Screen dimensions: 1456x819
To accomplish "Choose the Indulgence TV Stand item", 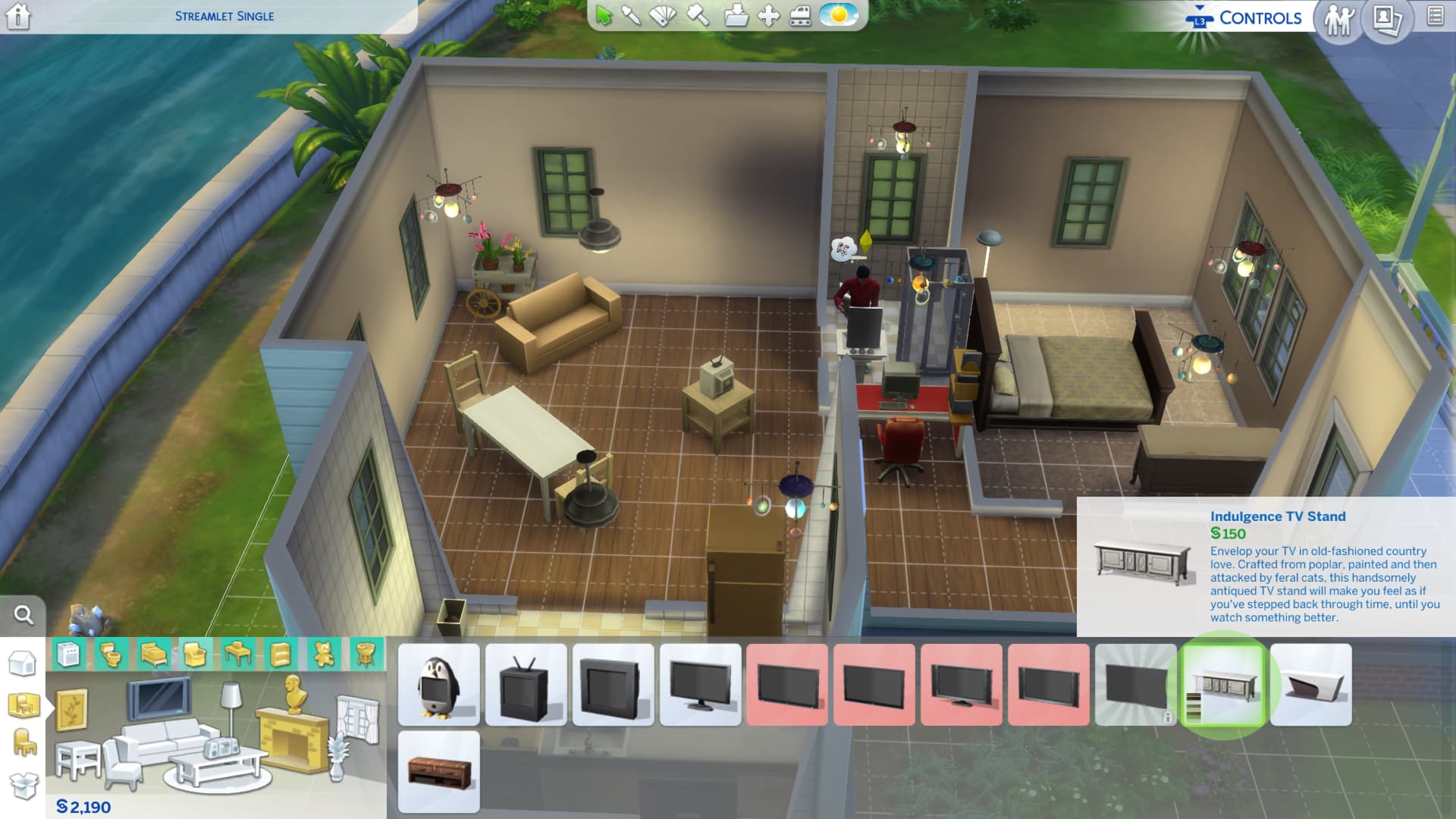I will point(1223,685).
